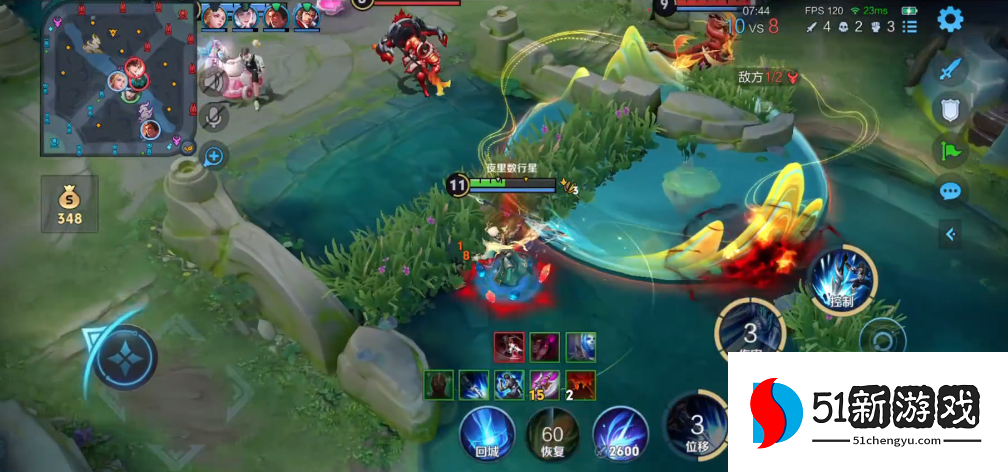Open the scoreboard list icon

[910, 27]
